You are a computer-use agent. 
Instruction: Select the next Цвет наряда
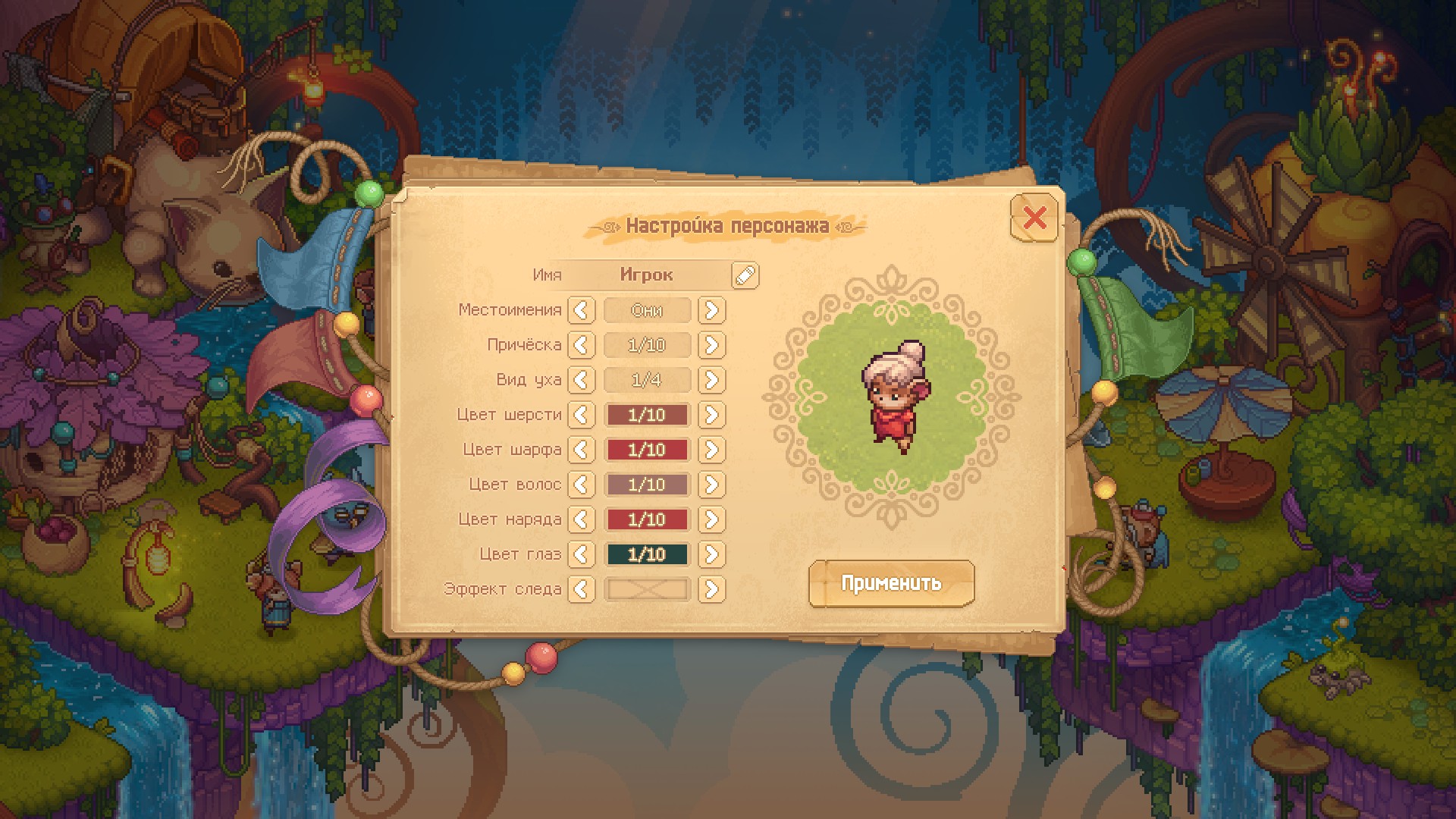711,519
